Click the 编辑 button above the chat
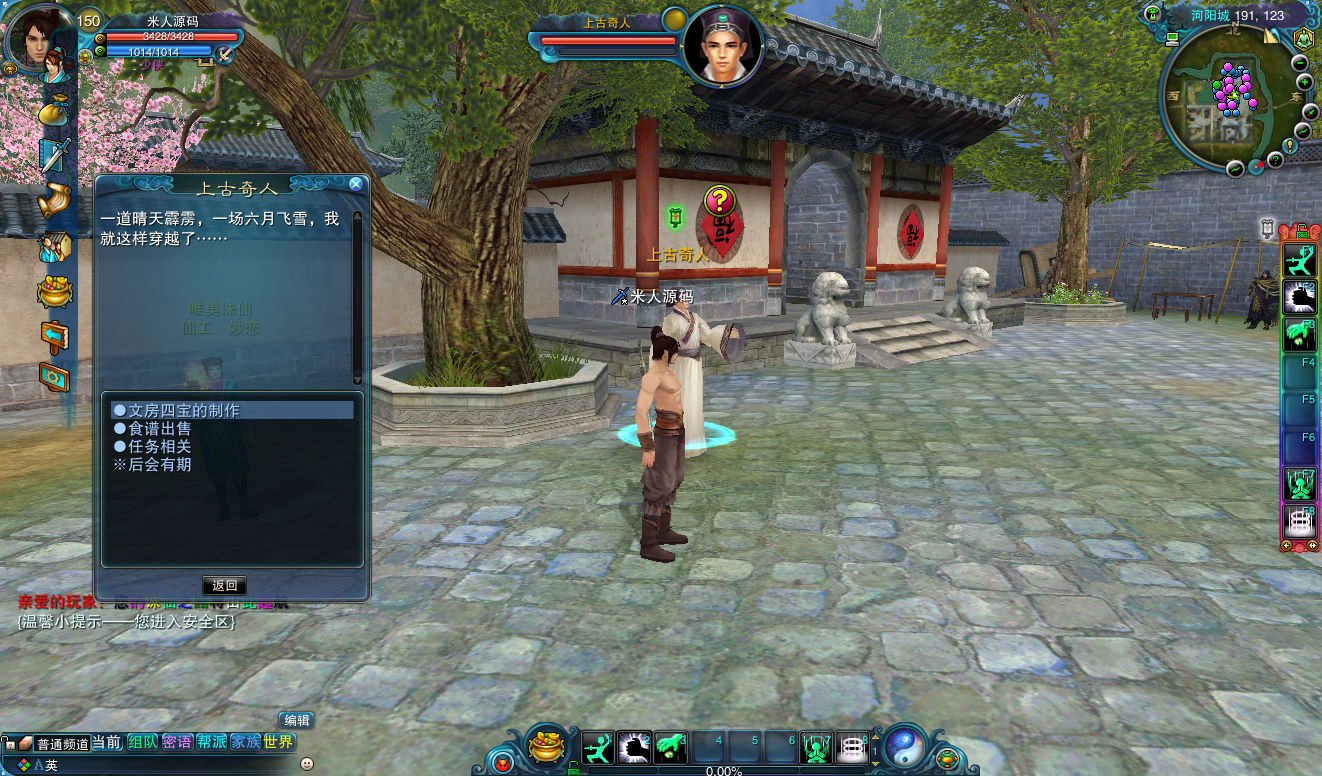The height and width of the screenshot is (776, 1322). pos(296,720)
